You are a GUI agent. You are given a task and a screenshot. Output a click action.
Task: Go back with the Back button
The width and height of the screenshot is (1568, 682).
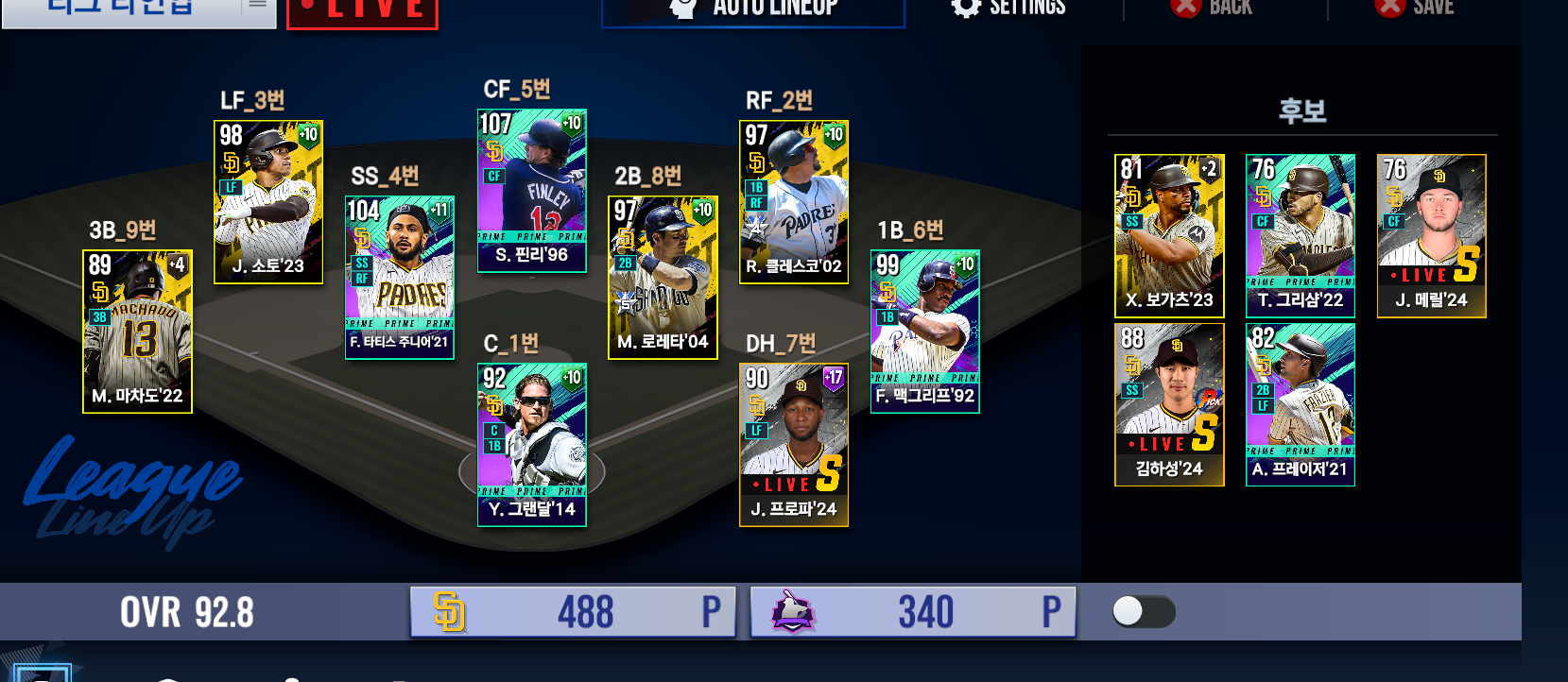(x=1212, y=9)
